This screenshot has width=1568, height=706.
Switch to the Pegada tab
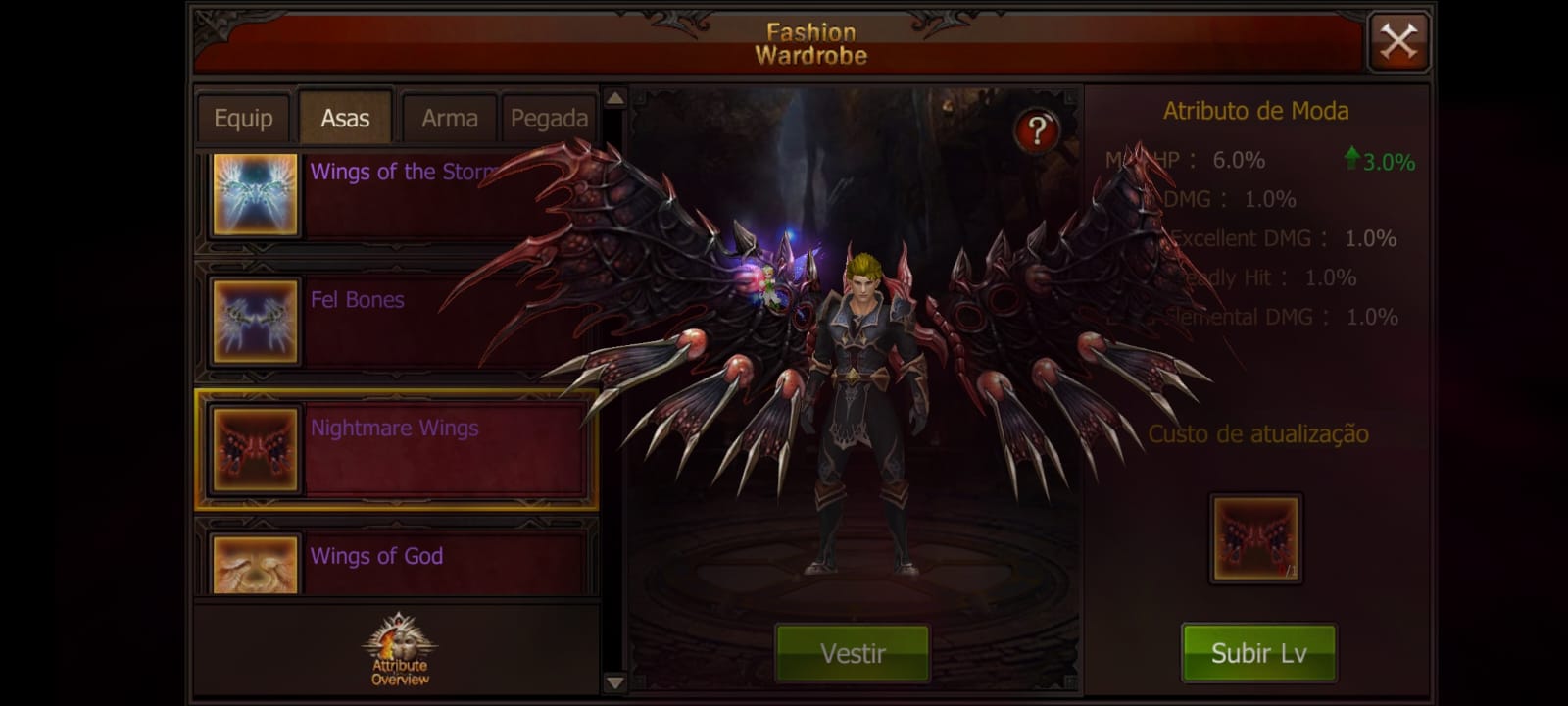point(549,119)
